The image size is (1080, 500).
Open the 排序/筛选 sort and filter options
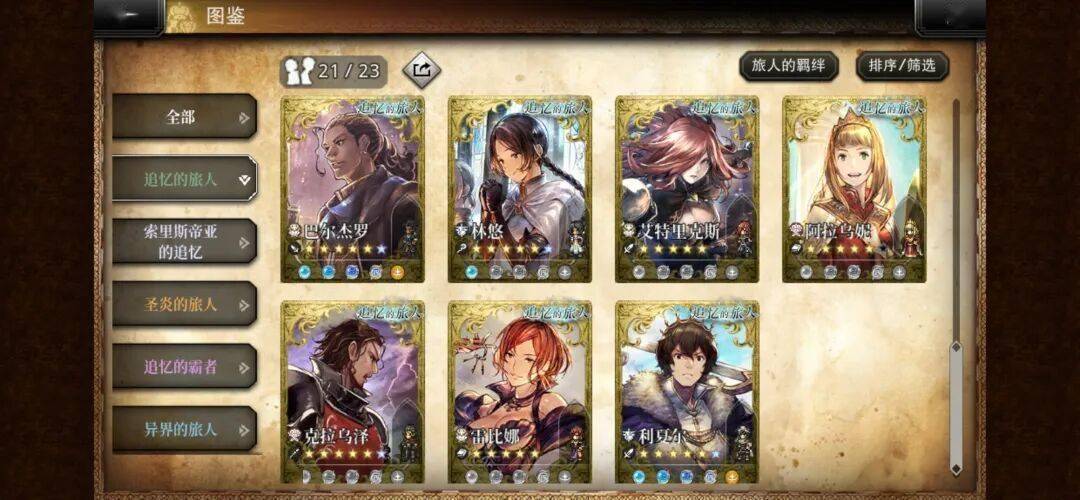[902, 66]
